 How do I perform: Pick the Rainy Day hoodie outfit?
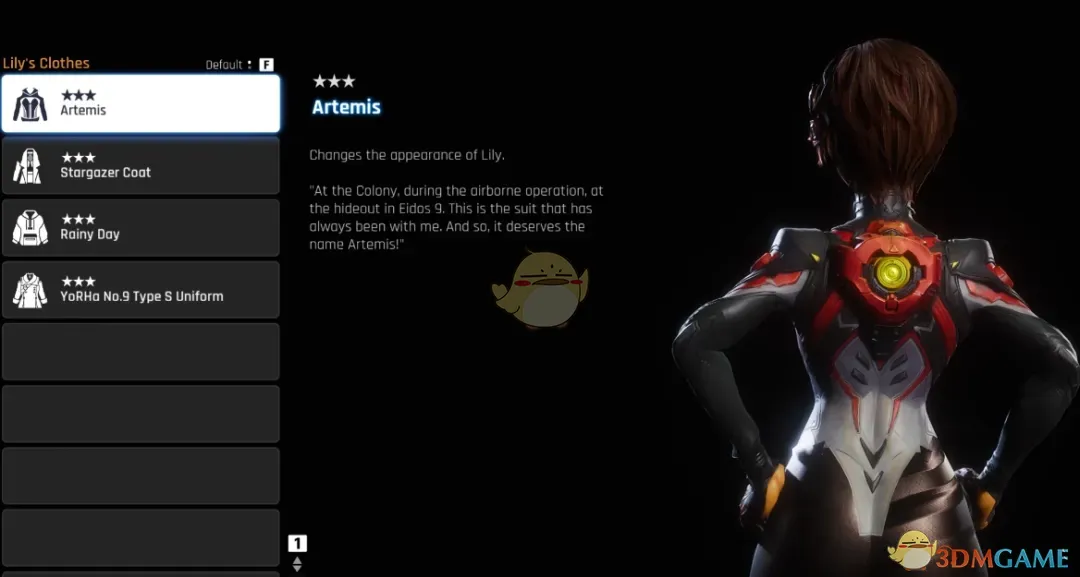point(140,228)
